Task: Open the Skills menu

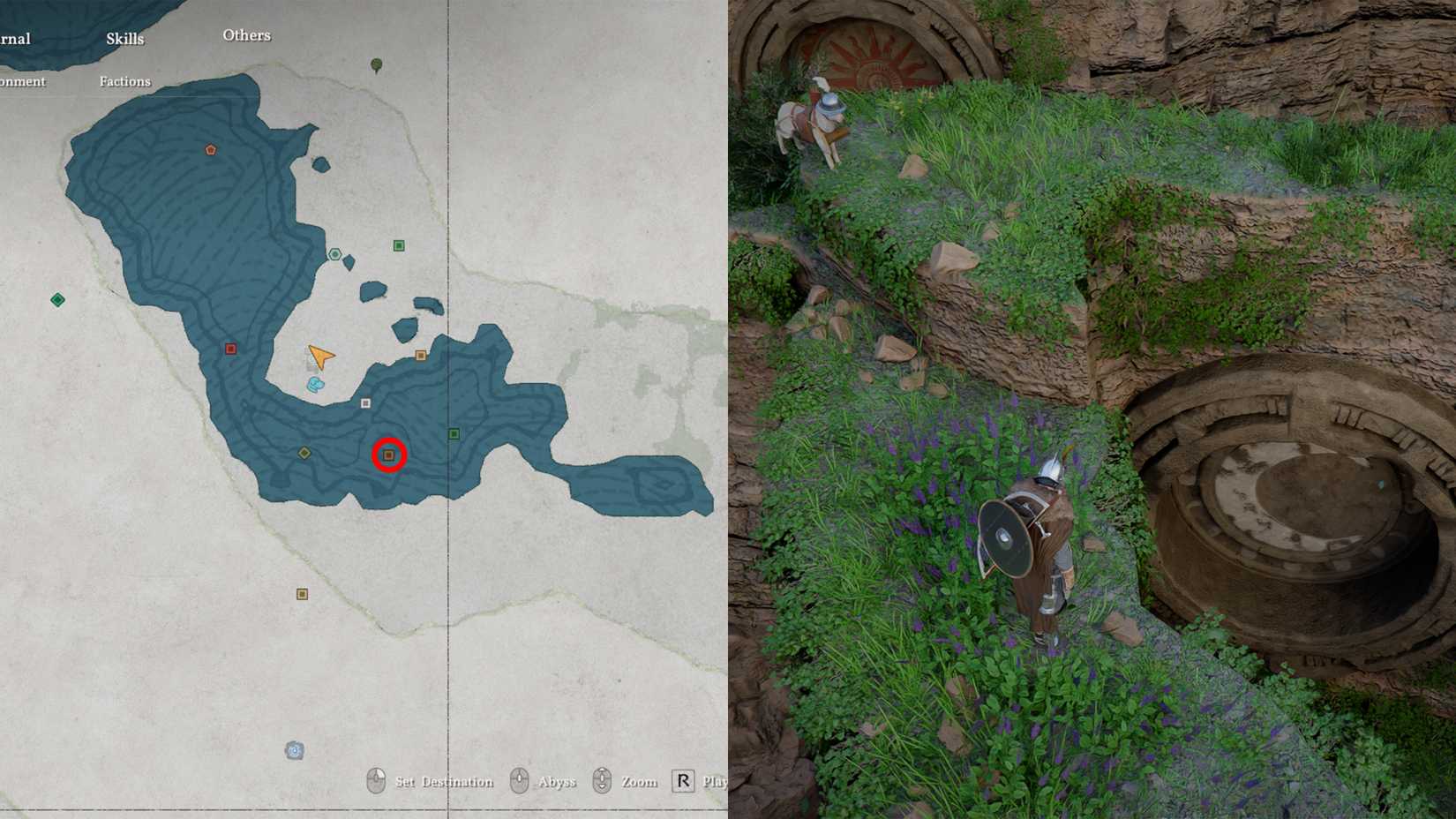Action: click(124, 39)
